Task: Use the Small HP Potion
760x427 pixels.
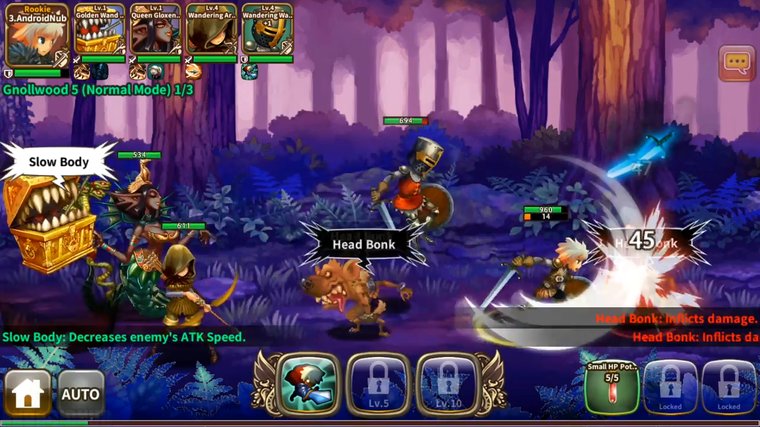Action: pyautogui.click(x=612, y=387)
